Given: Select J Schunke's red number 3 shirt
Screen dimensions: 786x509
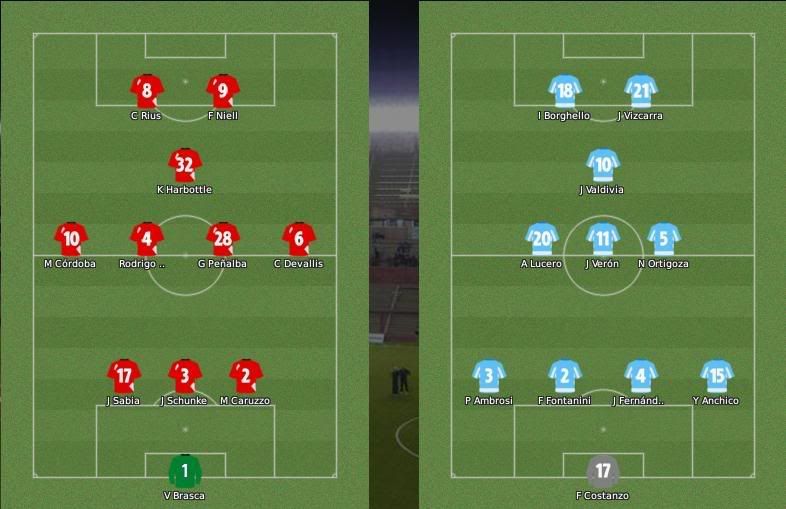Looking at the screenshot, I should (x=184, y=376).
